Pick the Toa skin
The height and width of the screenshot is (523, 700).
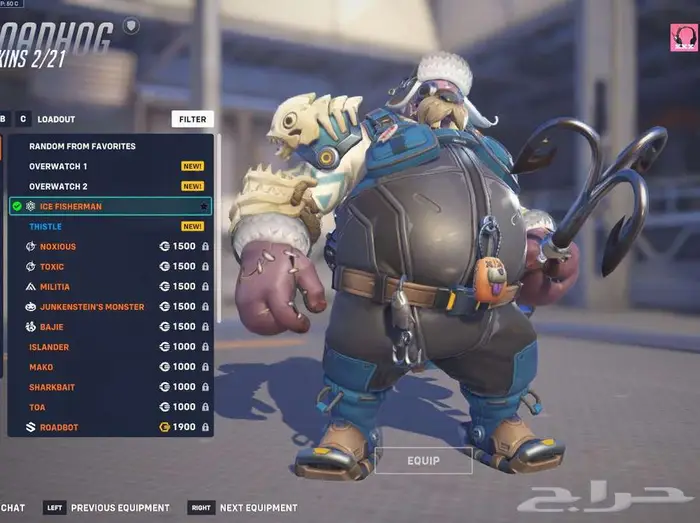click(x=38, y=407)
